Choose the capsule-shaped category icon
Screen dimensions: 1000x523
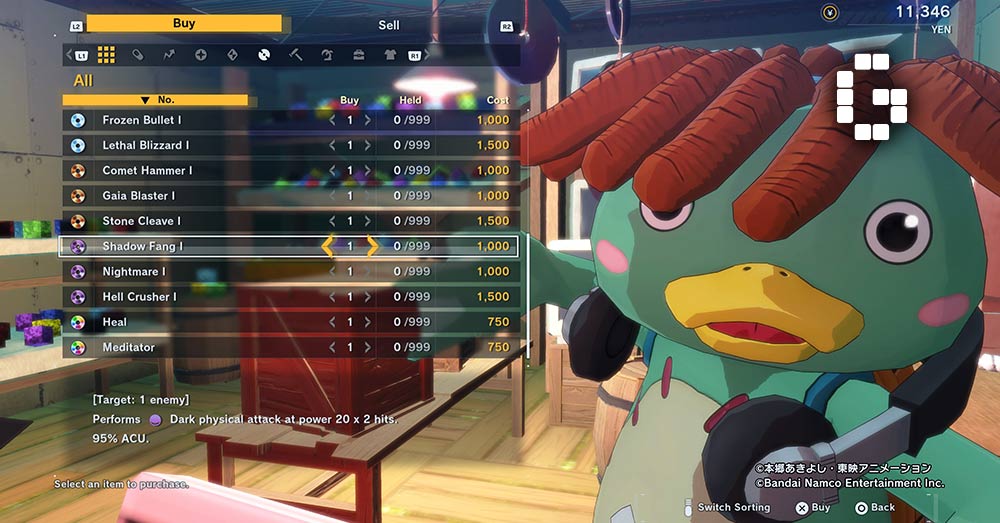coord(137,54)
